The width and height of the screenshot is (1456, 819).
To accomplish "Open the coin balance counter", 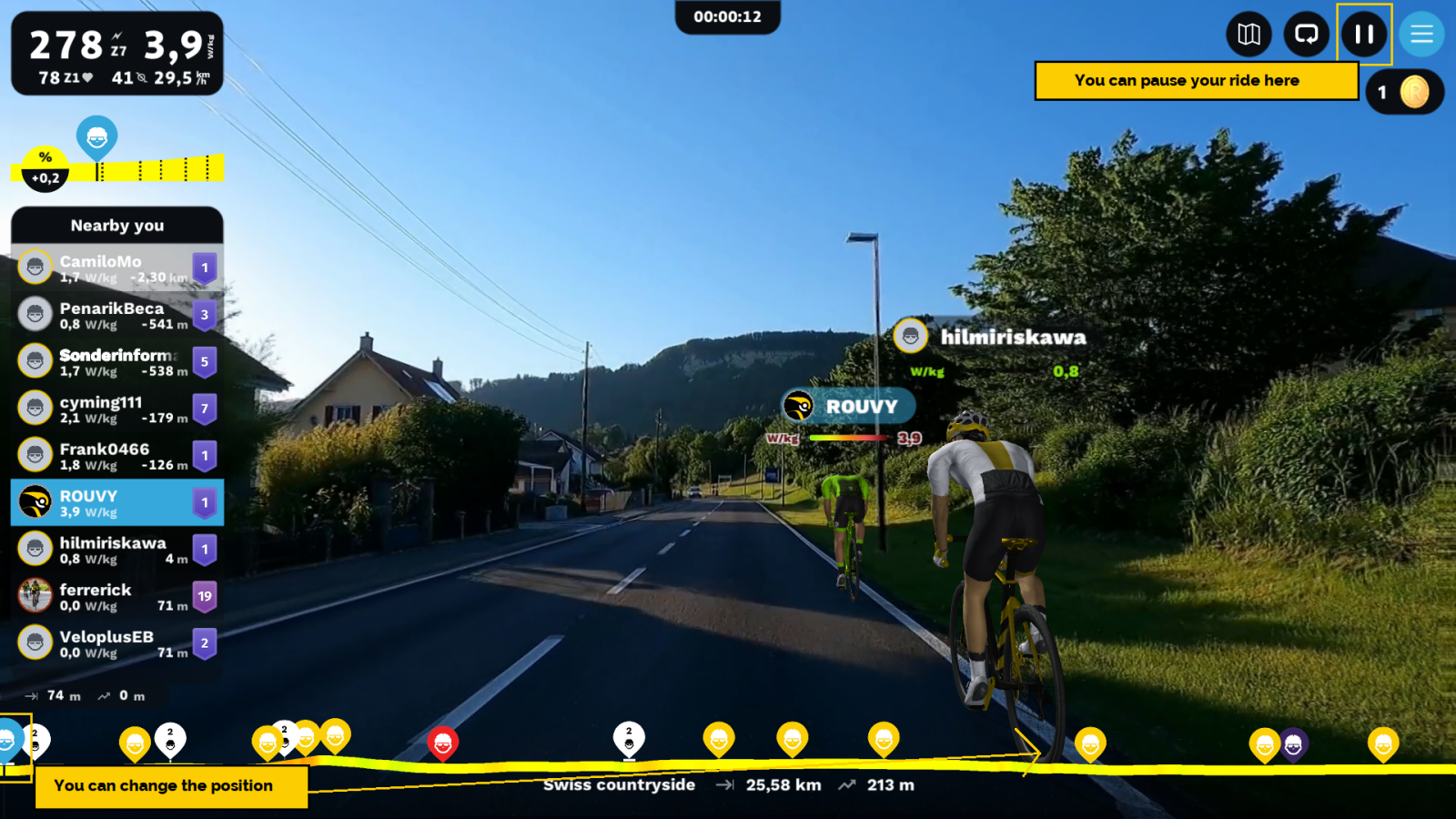I will (x=1404, y=92).
